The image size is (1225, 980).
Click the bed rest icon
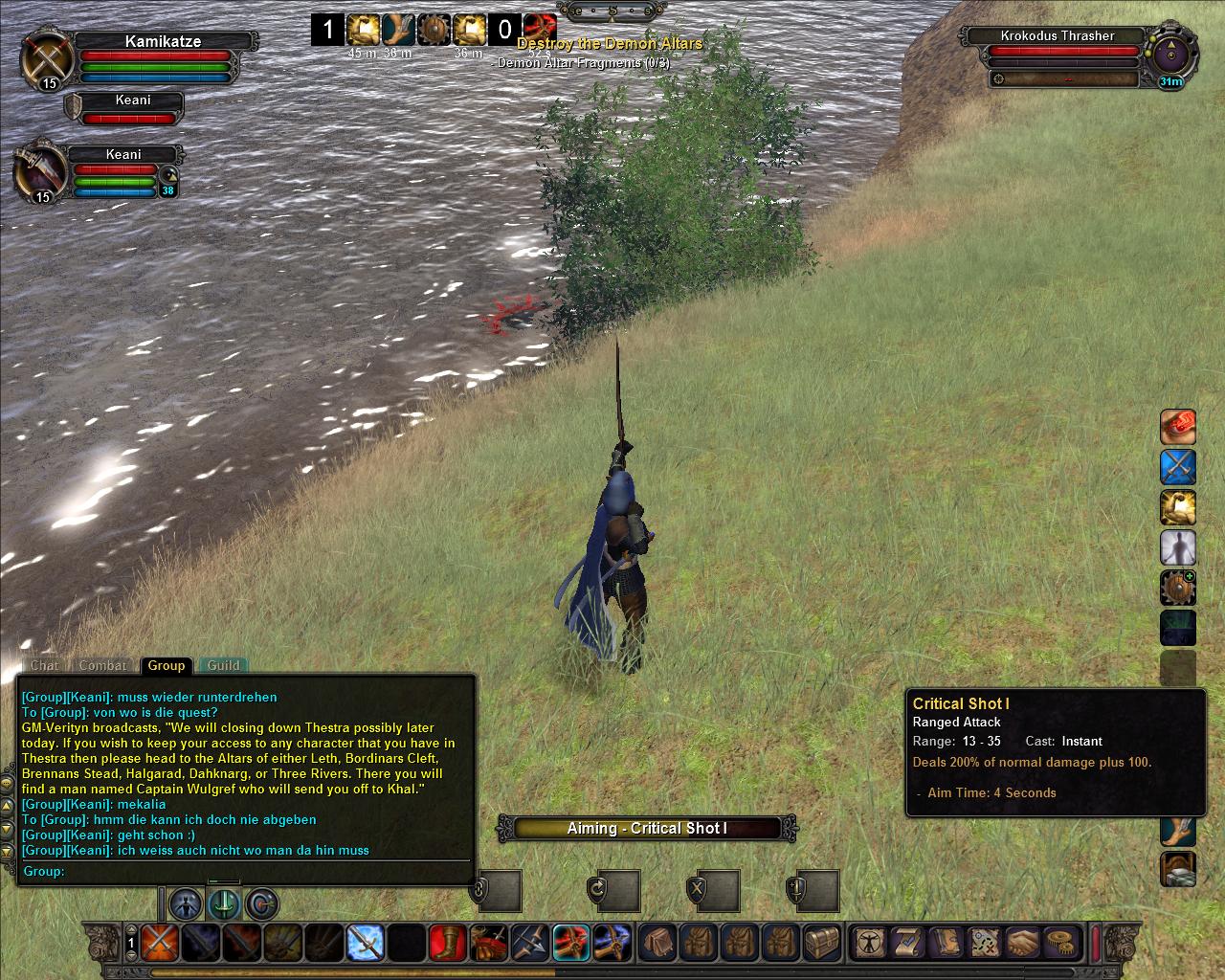(x=1178, y=870)
